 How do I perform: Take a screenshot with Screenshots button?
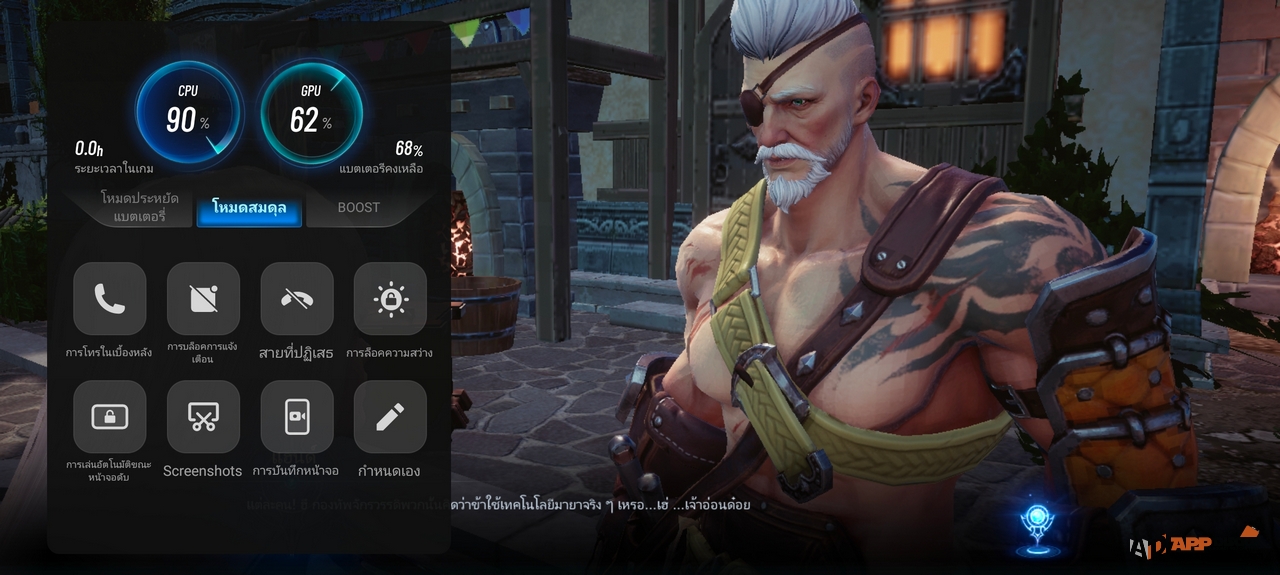click(x=203, y=417)
